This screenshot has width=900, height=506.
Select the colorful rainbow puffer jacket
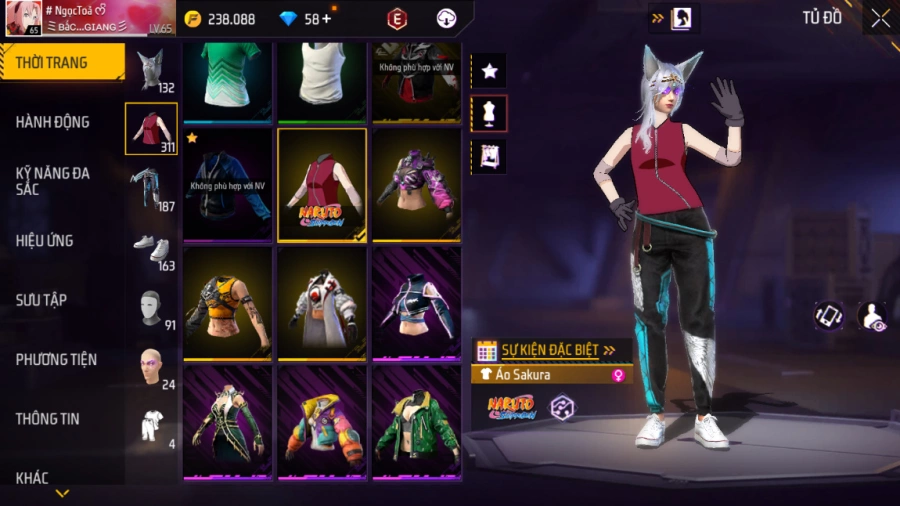pyautogui.click(x=322, y=421)
